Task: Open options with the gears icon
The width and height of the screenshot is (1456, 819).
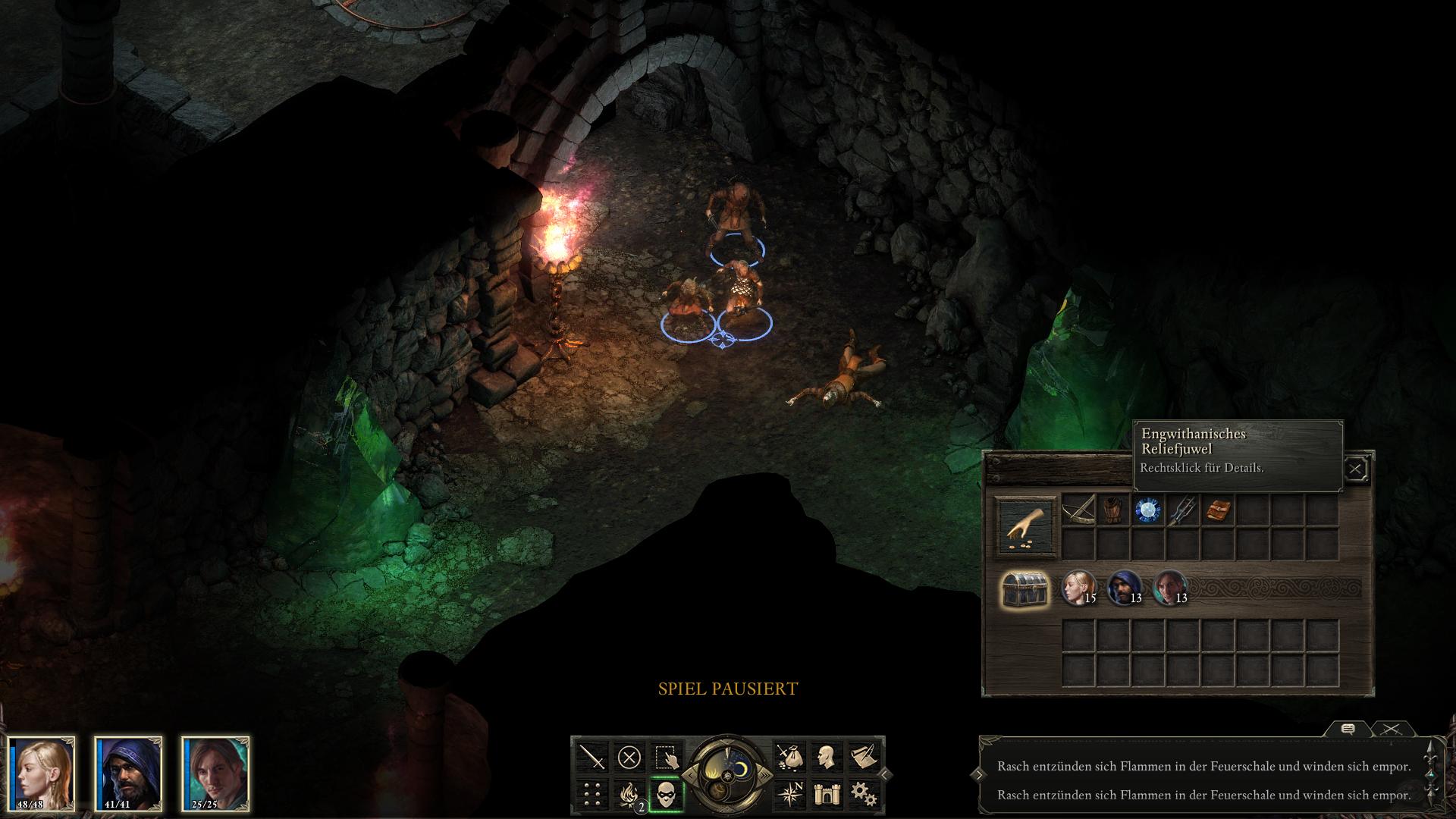Action: 862,794
